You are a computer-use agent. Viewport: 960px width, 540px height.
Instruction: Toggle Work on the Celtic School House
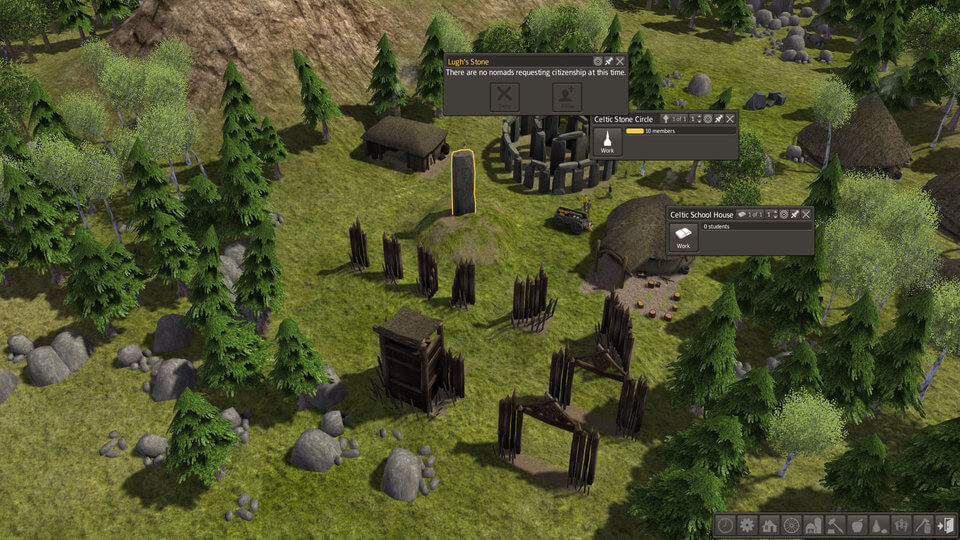coord(683,237)
